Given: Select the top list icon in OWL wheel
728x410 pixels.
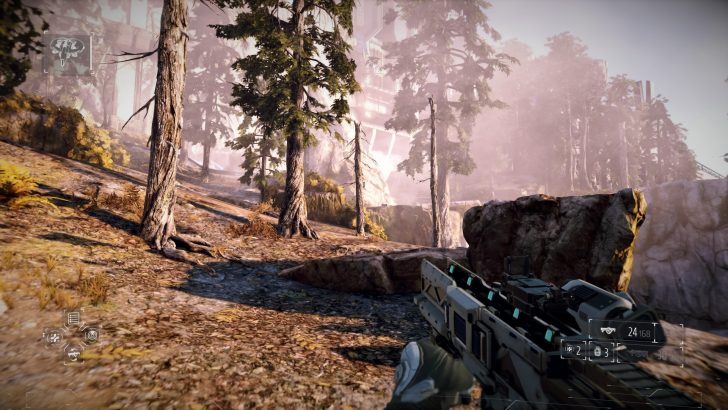Looking at the screenshot, I should pos(72,319).
